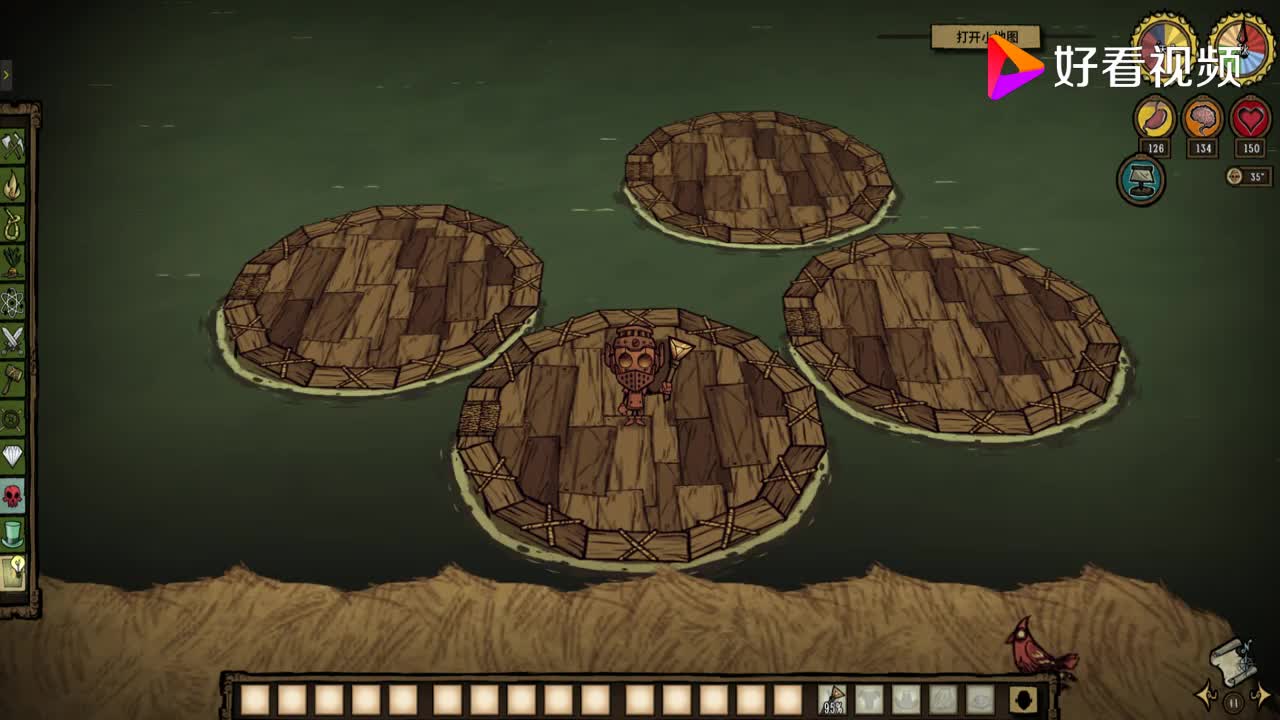Open the Fire crafting tab
The height and width of the screenshot is (720, 1280).
12,185
